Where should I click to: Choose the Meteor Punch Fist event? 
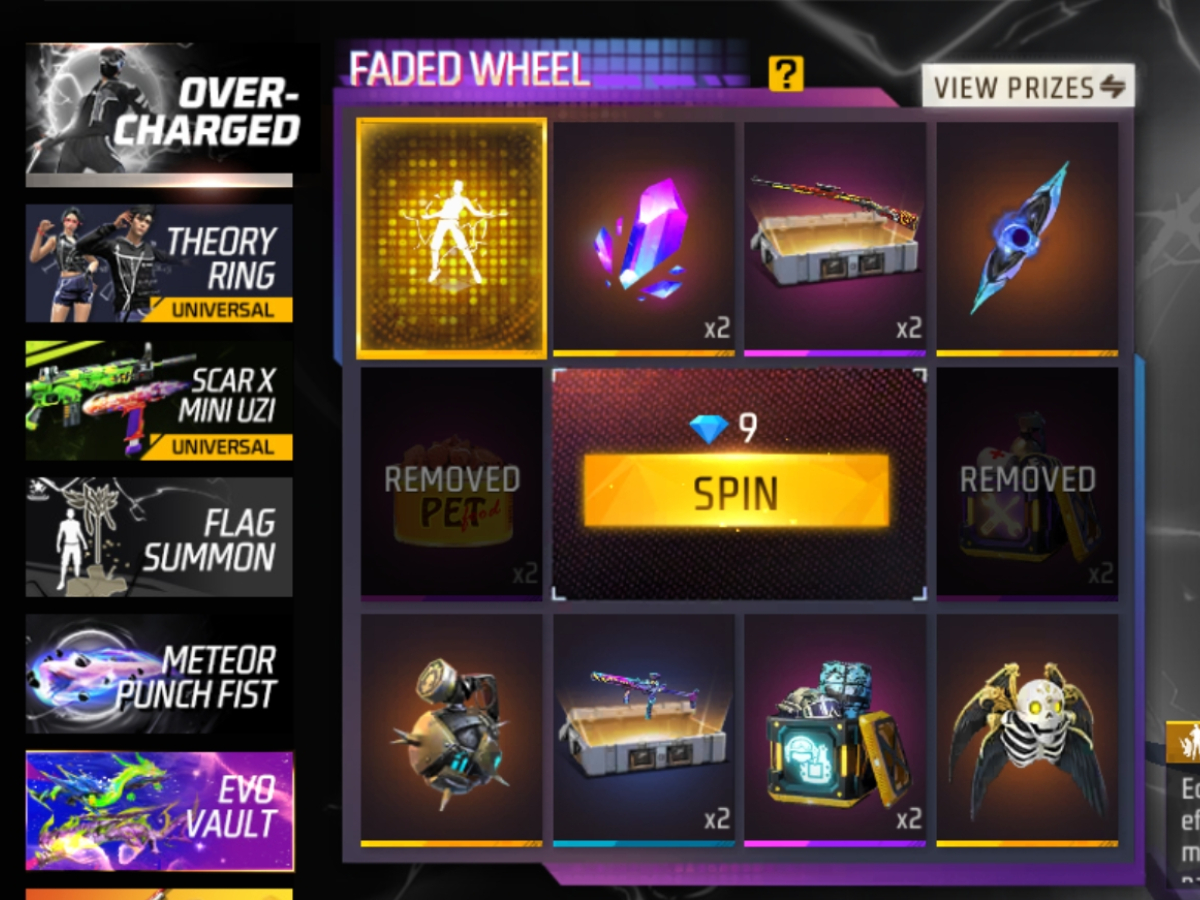coord(160,675)
